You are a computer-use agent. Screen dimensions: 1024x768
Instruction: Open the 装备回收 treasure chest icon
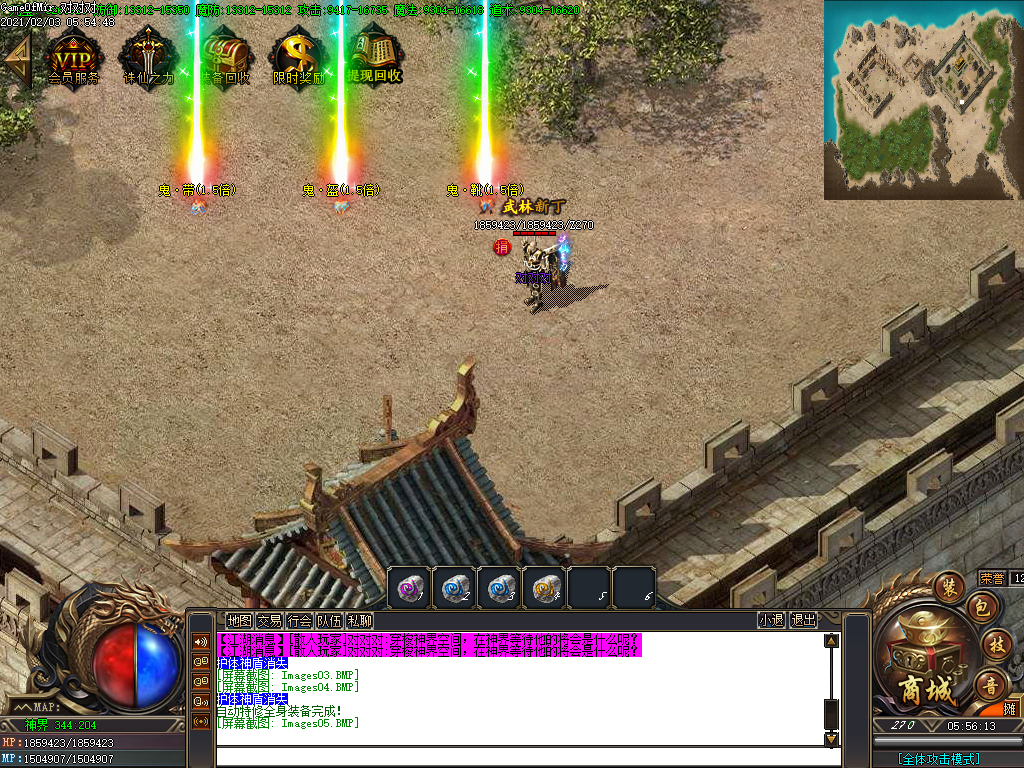point(224,58)
